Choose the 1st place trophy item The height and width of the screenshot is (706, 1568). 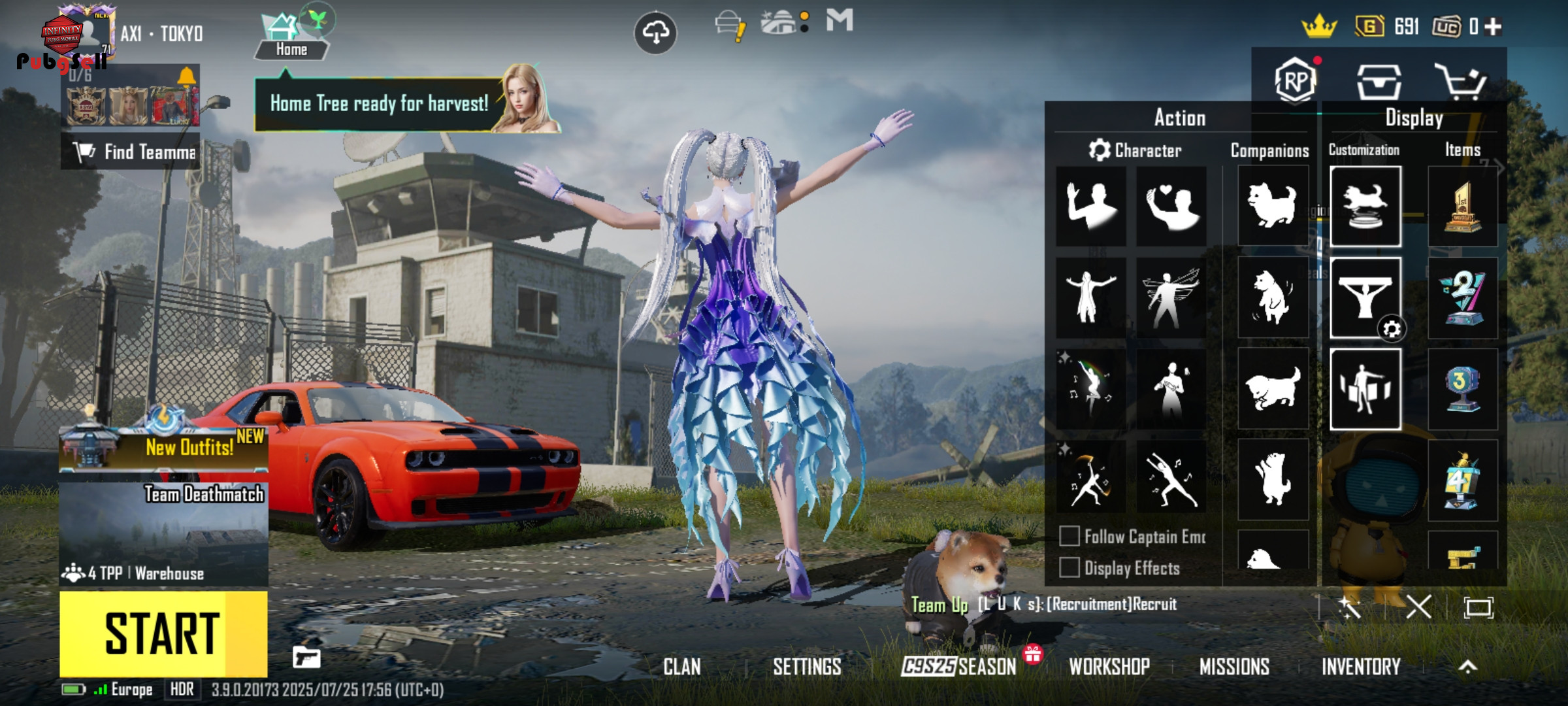[x=1462, y=207]
